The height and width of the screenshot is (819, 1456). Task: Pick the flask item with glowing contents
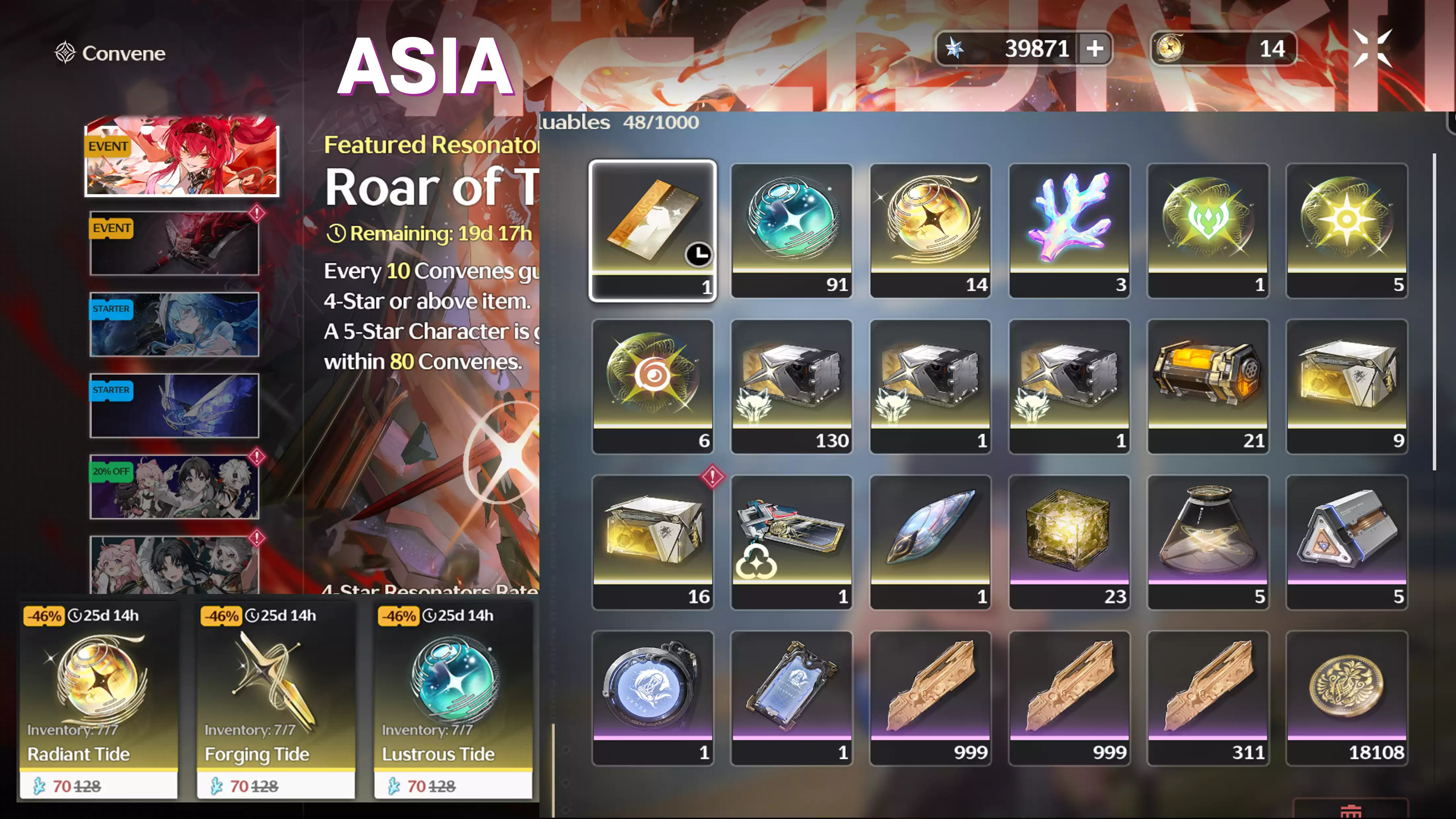pos(1208,542)
